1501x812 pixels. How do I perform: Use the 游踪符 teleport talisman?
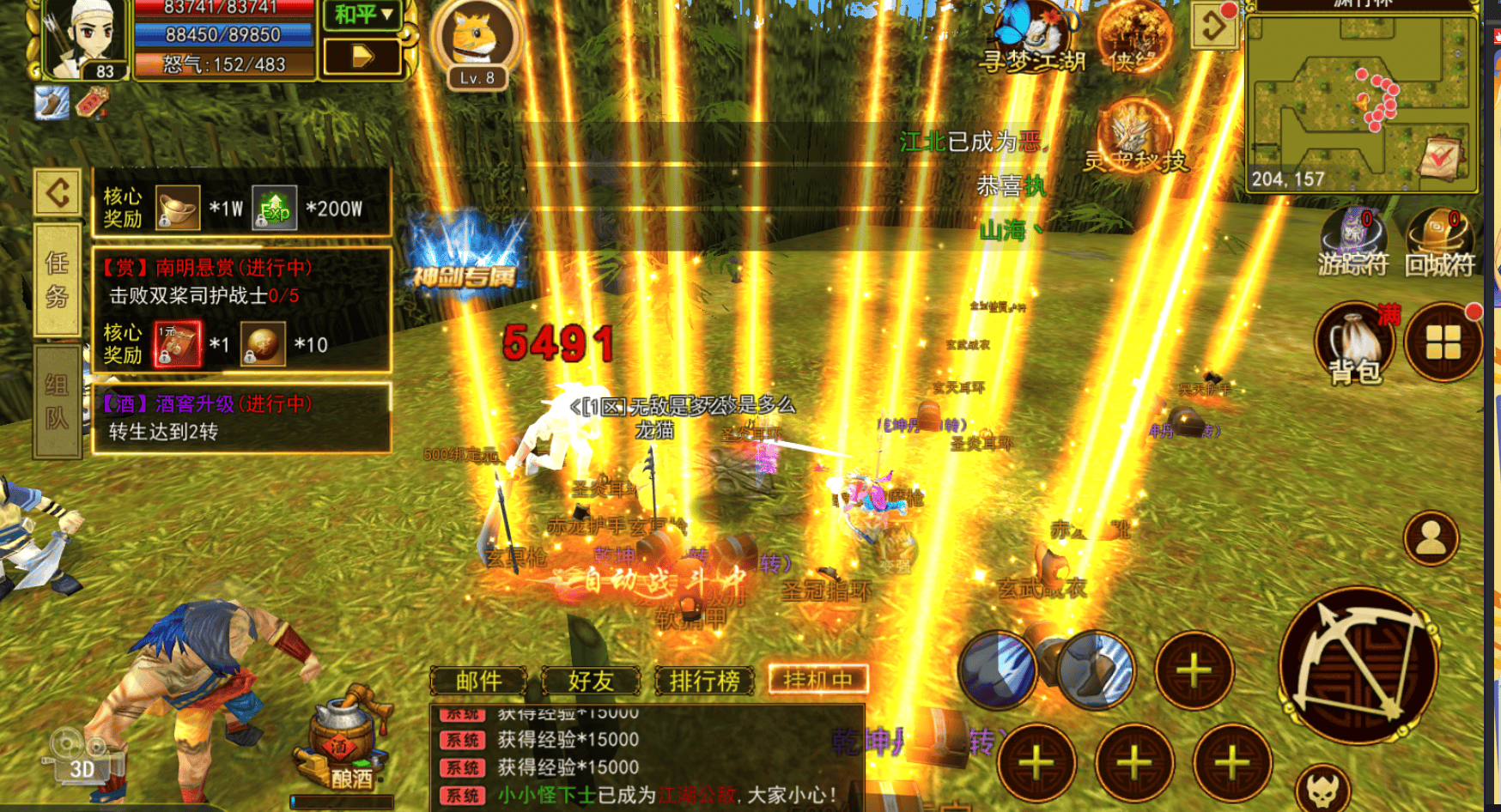(1352, 240)
